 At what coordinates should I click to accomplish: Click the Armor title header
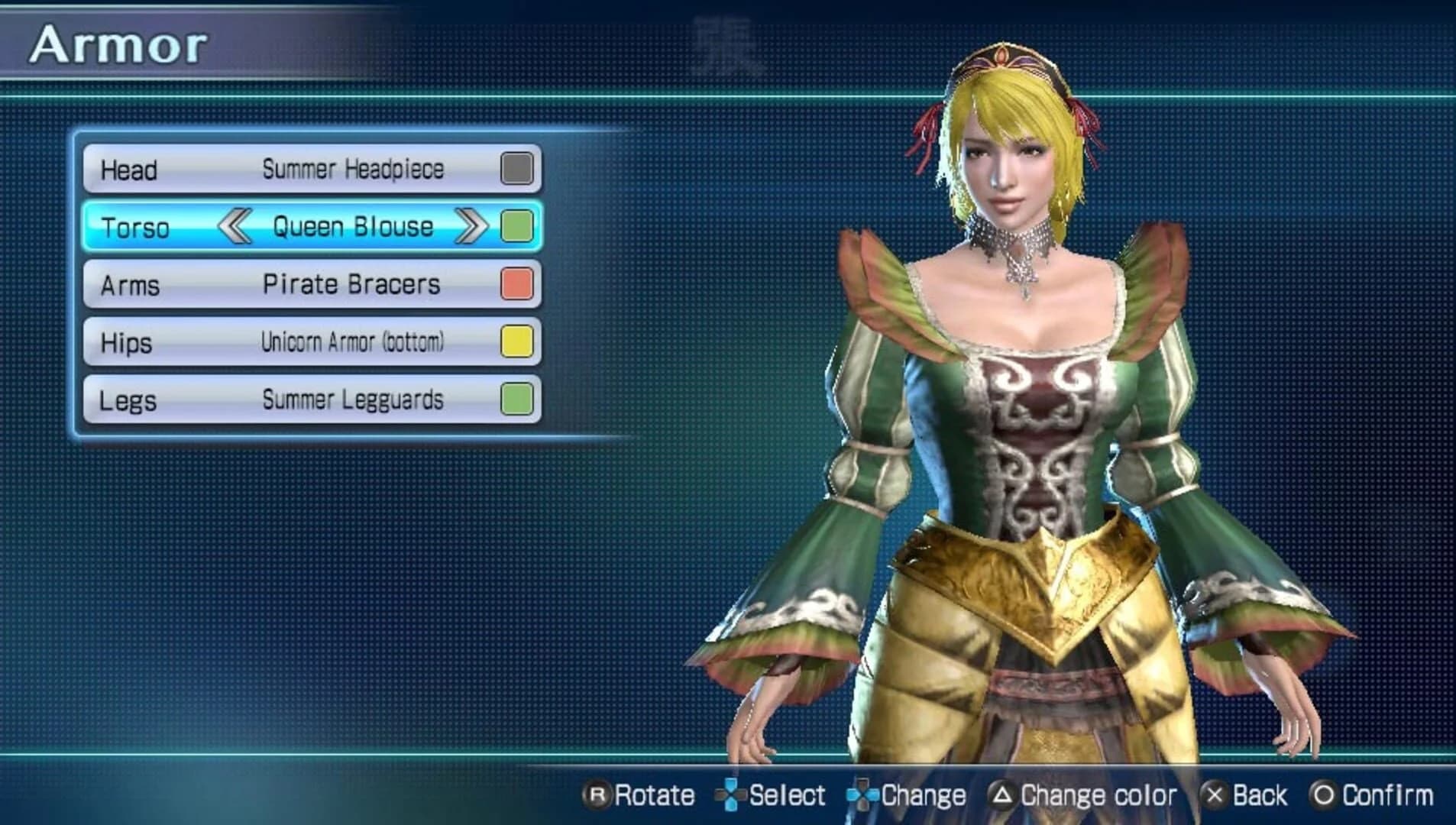118,43
